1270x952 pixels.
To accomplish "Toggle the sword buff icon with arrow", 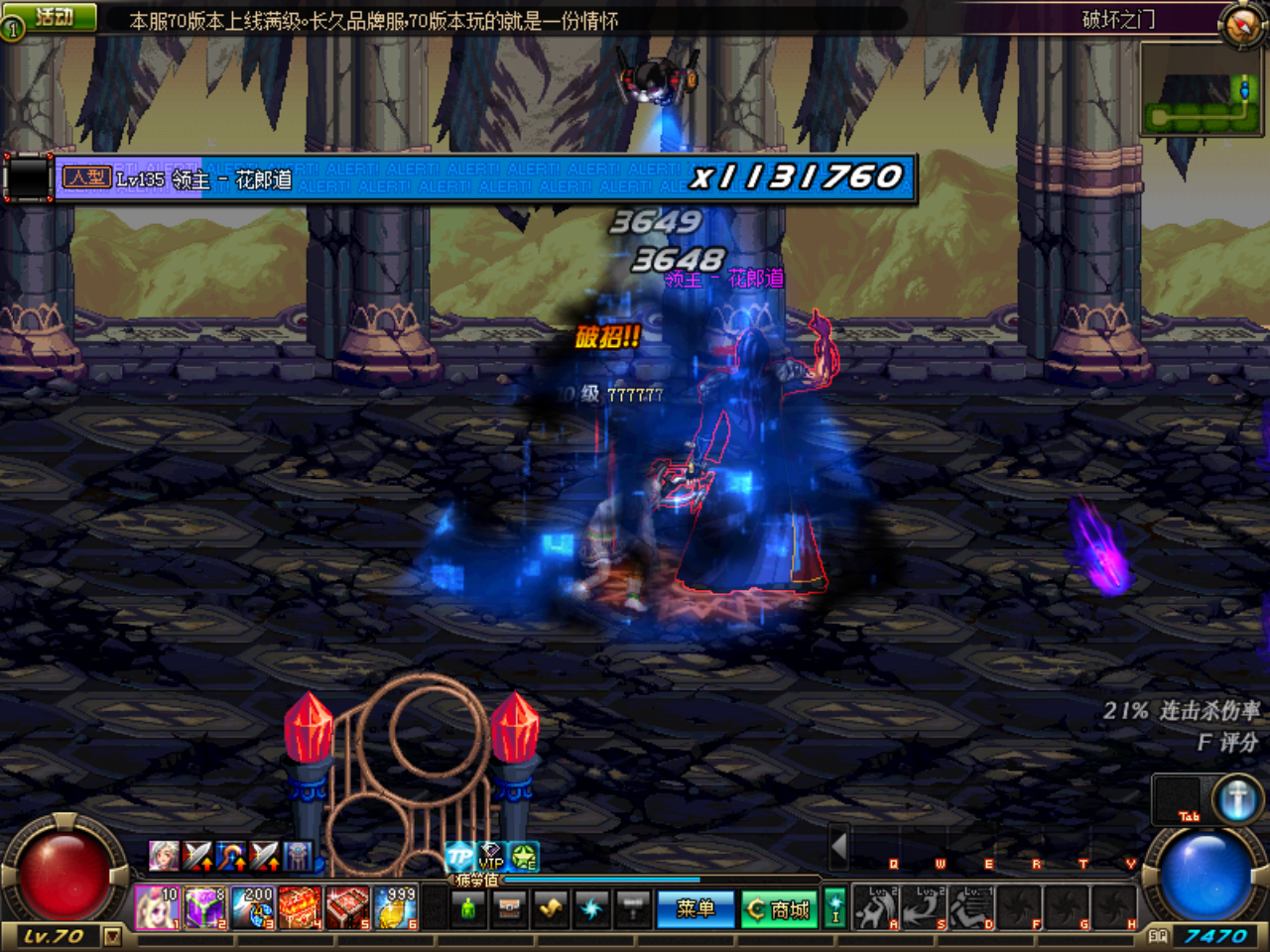I will click(x=199, y=855).
